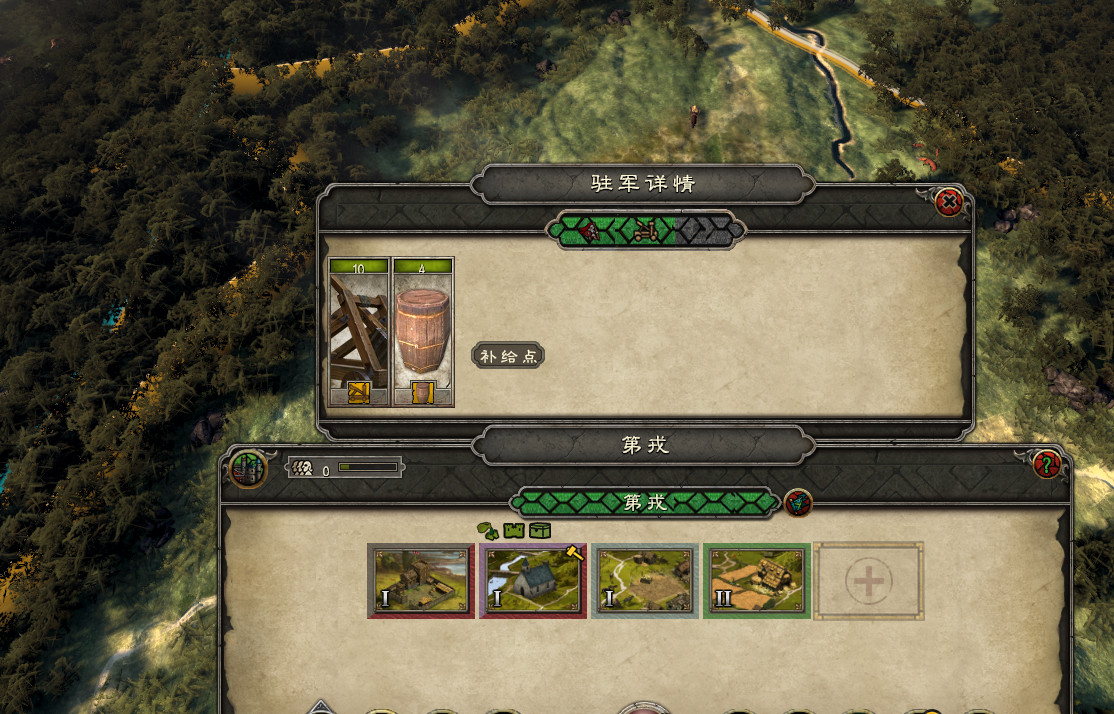Close the 驻军详情 garrison details panel
Screen dimensions: 1114x714
click(x=948, y=203)
